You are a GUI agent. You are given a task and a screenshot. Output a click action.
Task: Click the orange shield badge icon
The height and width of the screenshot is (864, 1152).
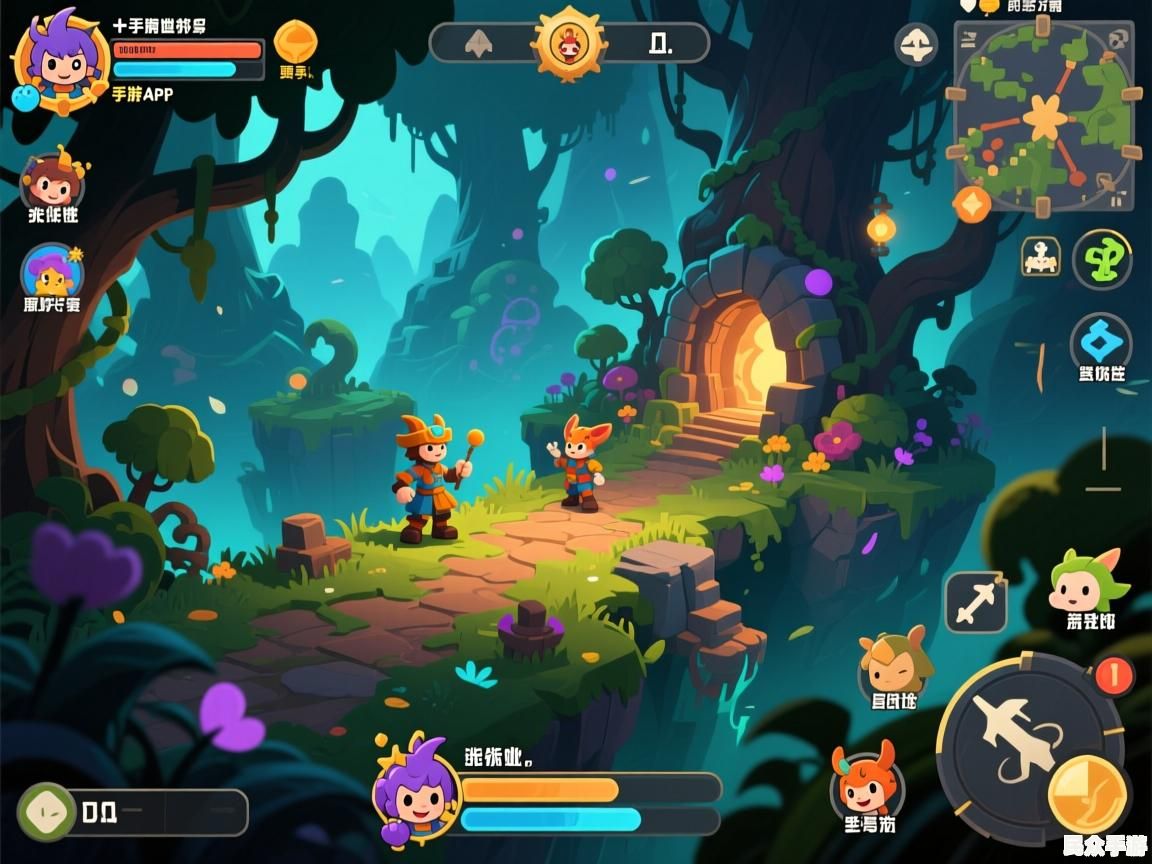coord(295,43)
